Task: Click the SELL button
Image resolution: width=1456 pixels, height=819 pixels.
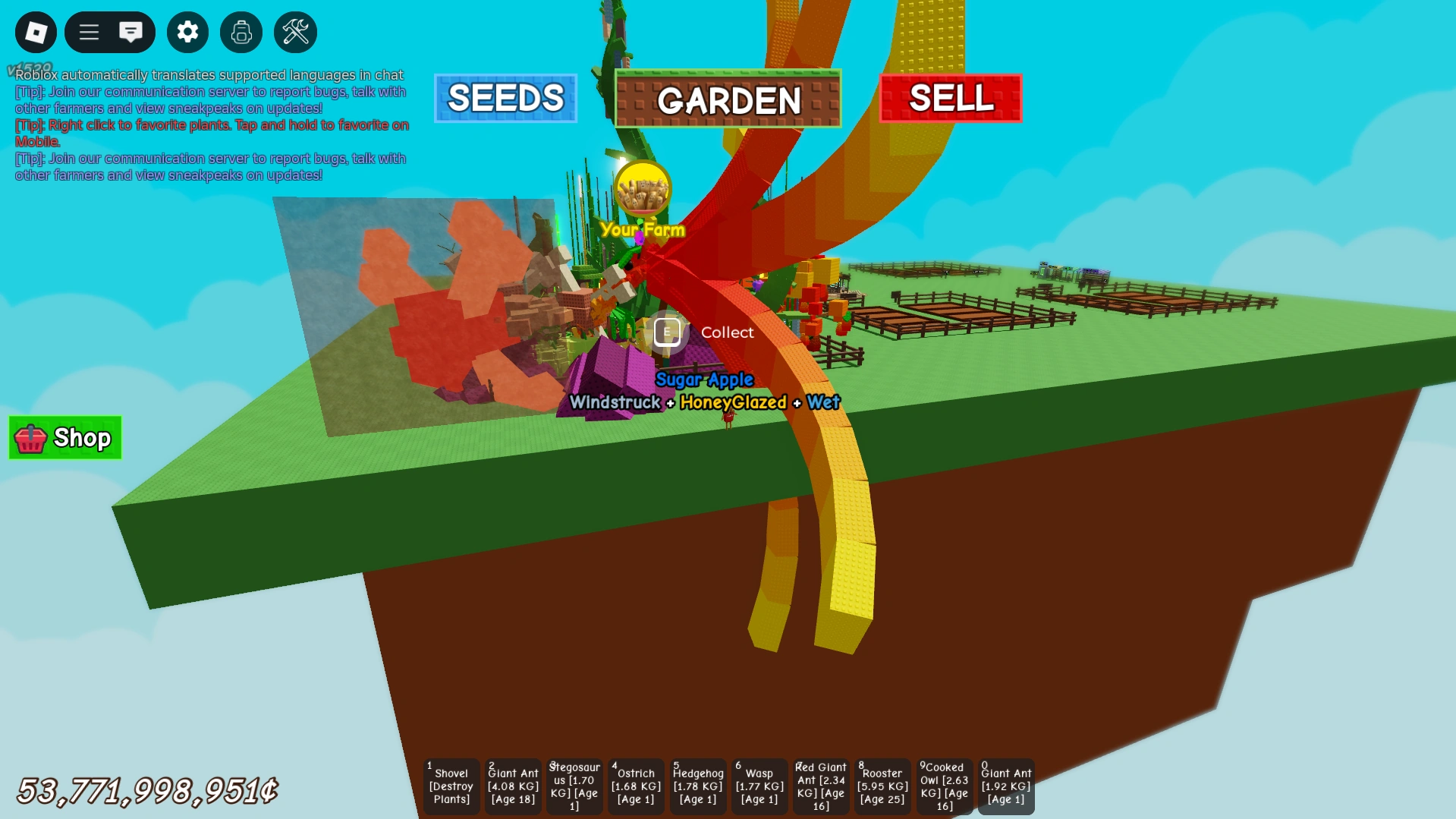Action: (x=950, y=98)
